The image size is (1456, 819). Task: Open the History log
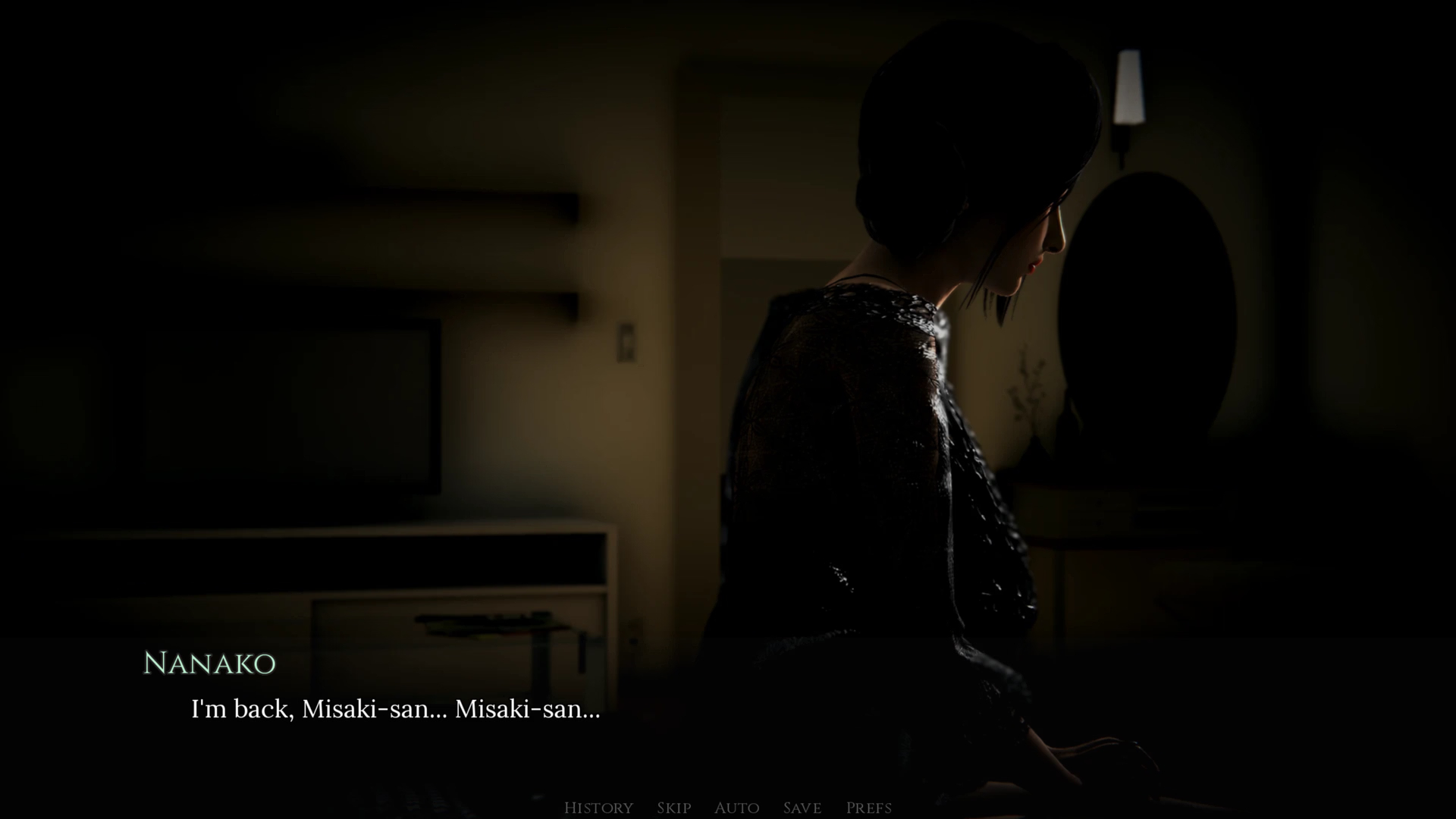point(598,808)
